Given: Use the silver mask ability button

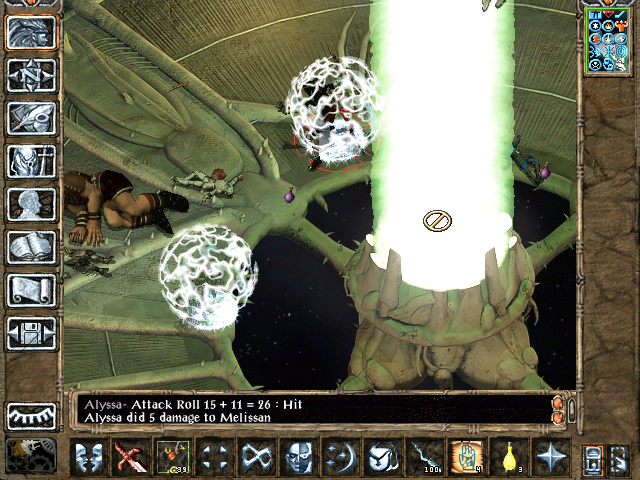Looking at the screenshot, I should click(x=297, y=456).
